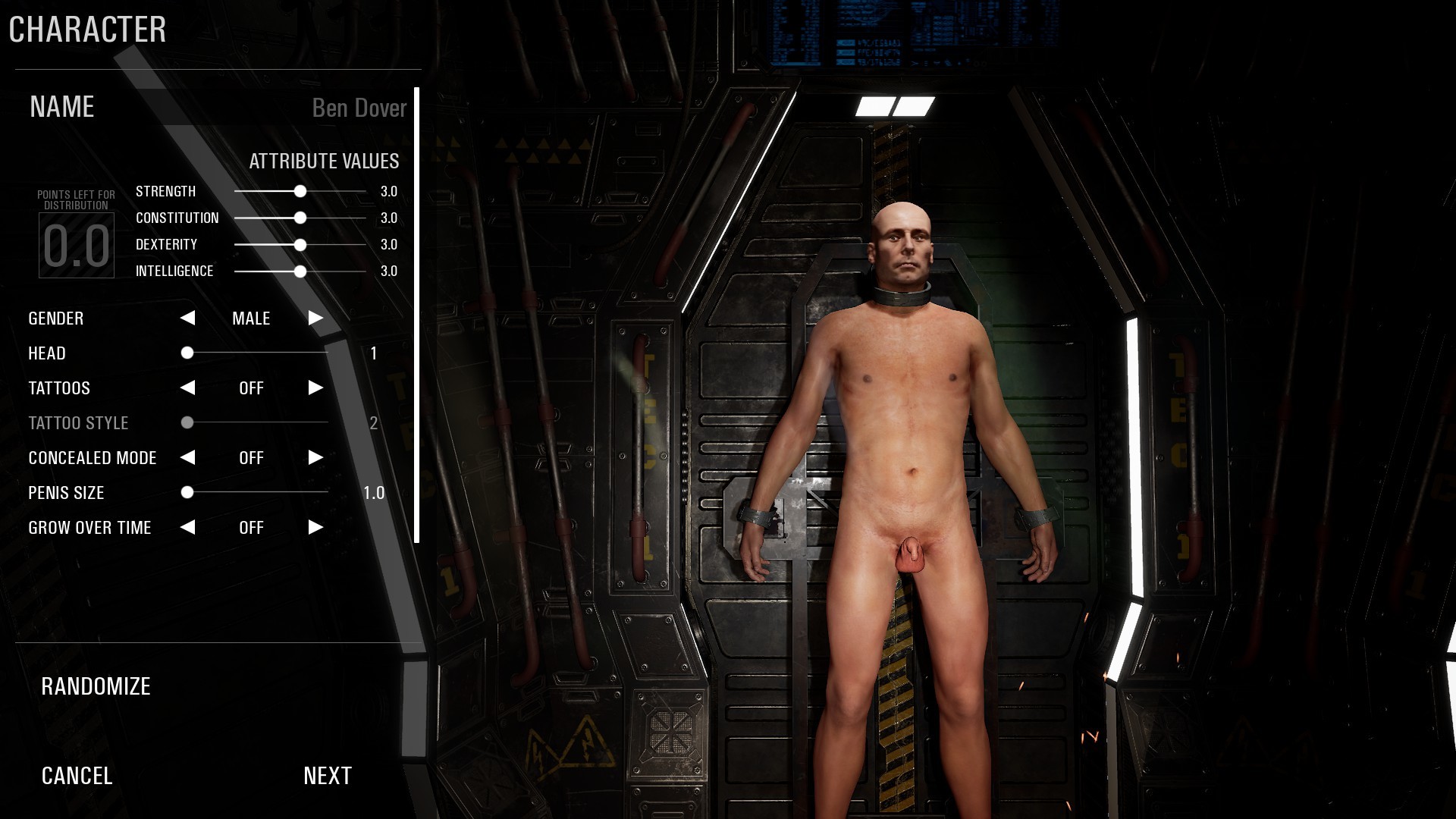Click the Penis Size slider handle
The width and height of the screenshot is (1456, 819).
187,493
